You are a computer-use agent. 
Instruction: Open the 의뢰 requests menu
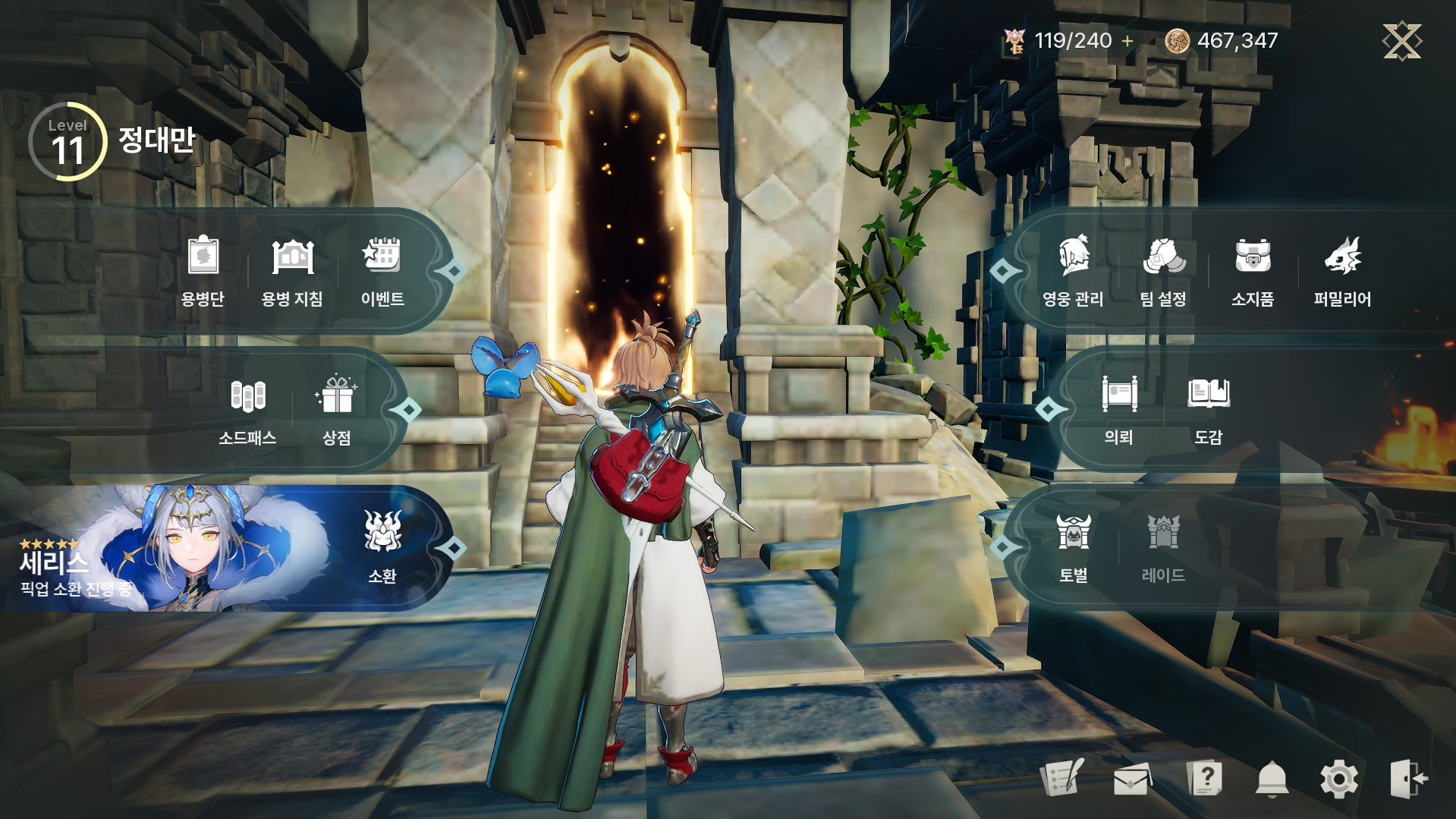tap(1118, 410)
